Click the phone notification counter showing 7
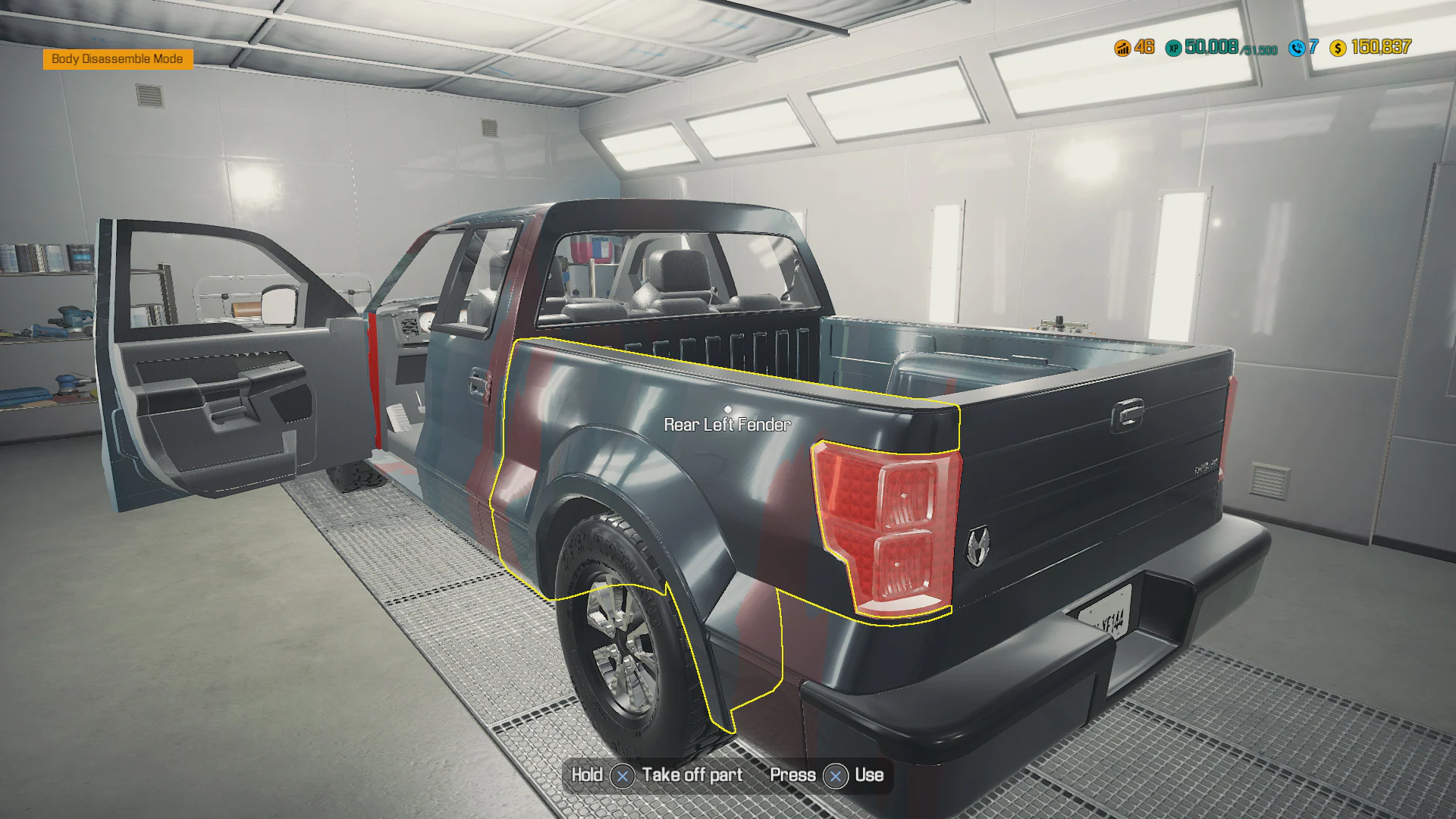The height and width of the screenshot is (819, 1456). point(1314,48)
